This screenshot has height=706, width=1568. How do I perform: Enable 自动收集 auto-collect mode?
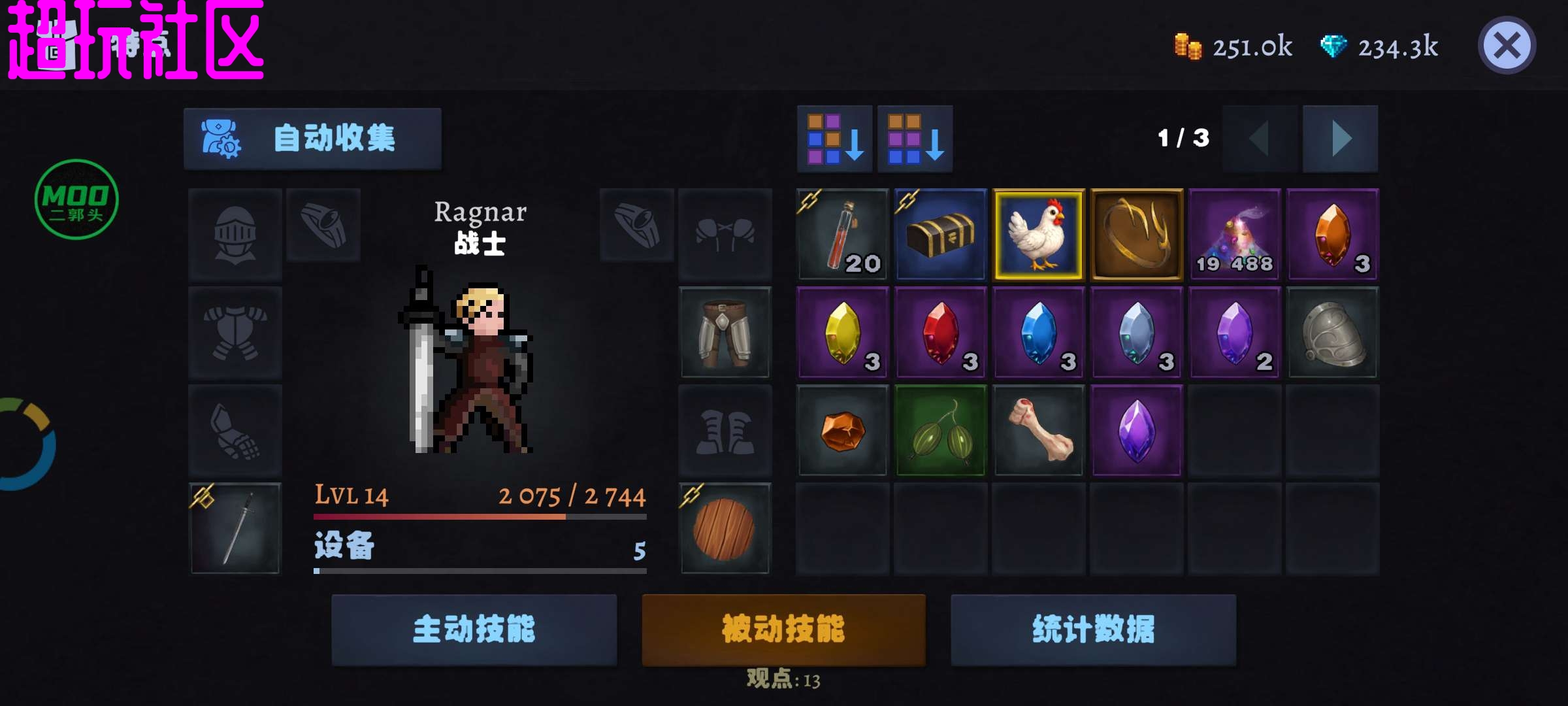pyautogui.click(x=314, y=139)
